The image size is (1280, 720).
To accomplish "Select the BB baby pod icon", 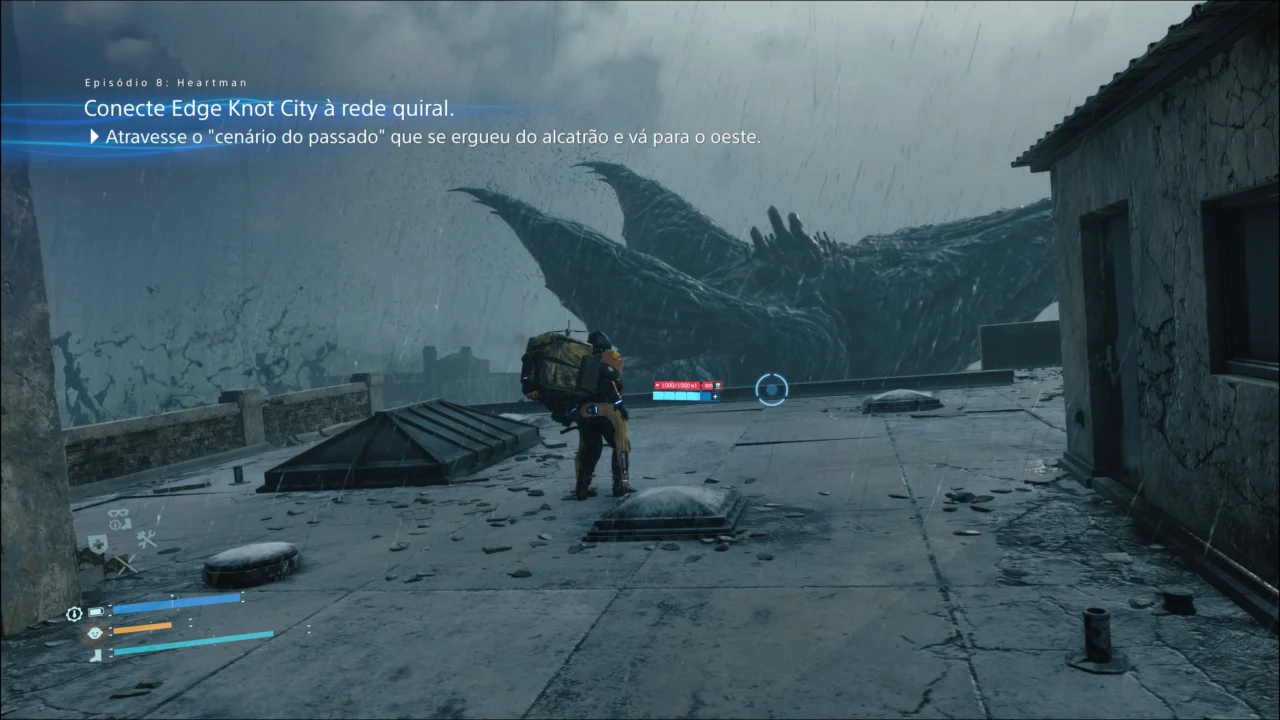I will tap(95, 632).
